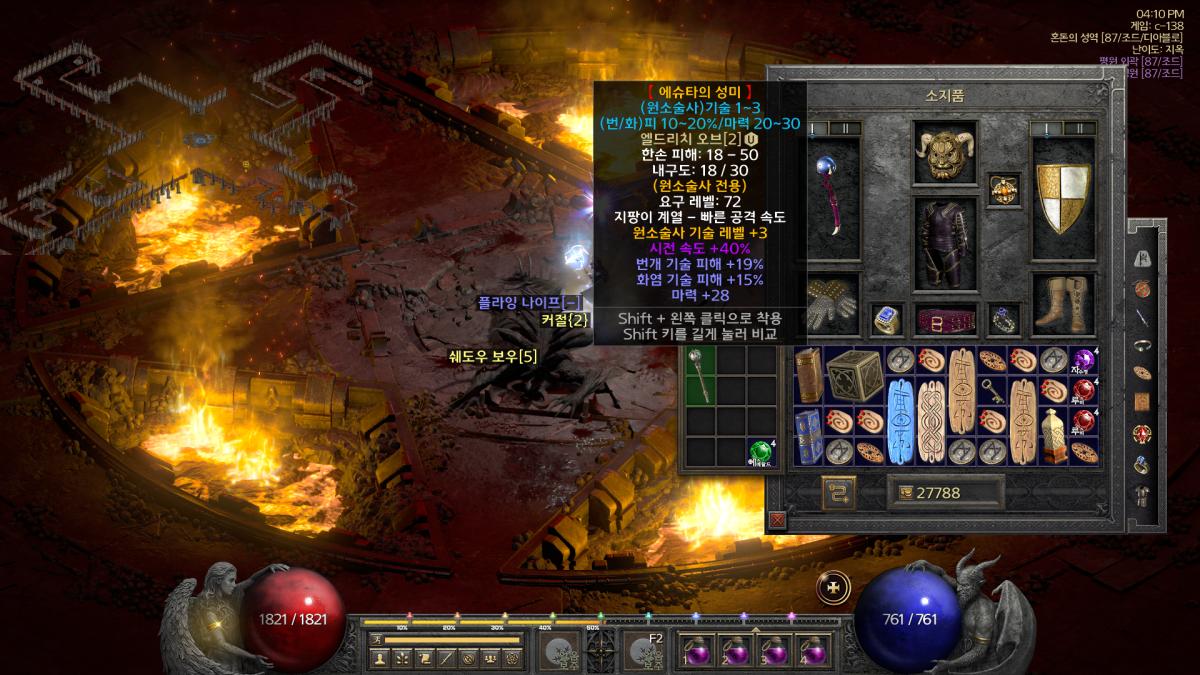Open the character sheet from the mini menu
This screenshot has width=1200, height=675.
[379, 657]
